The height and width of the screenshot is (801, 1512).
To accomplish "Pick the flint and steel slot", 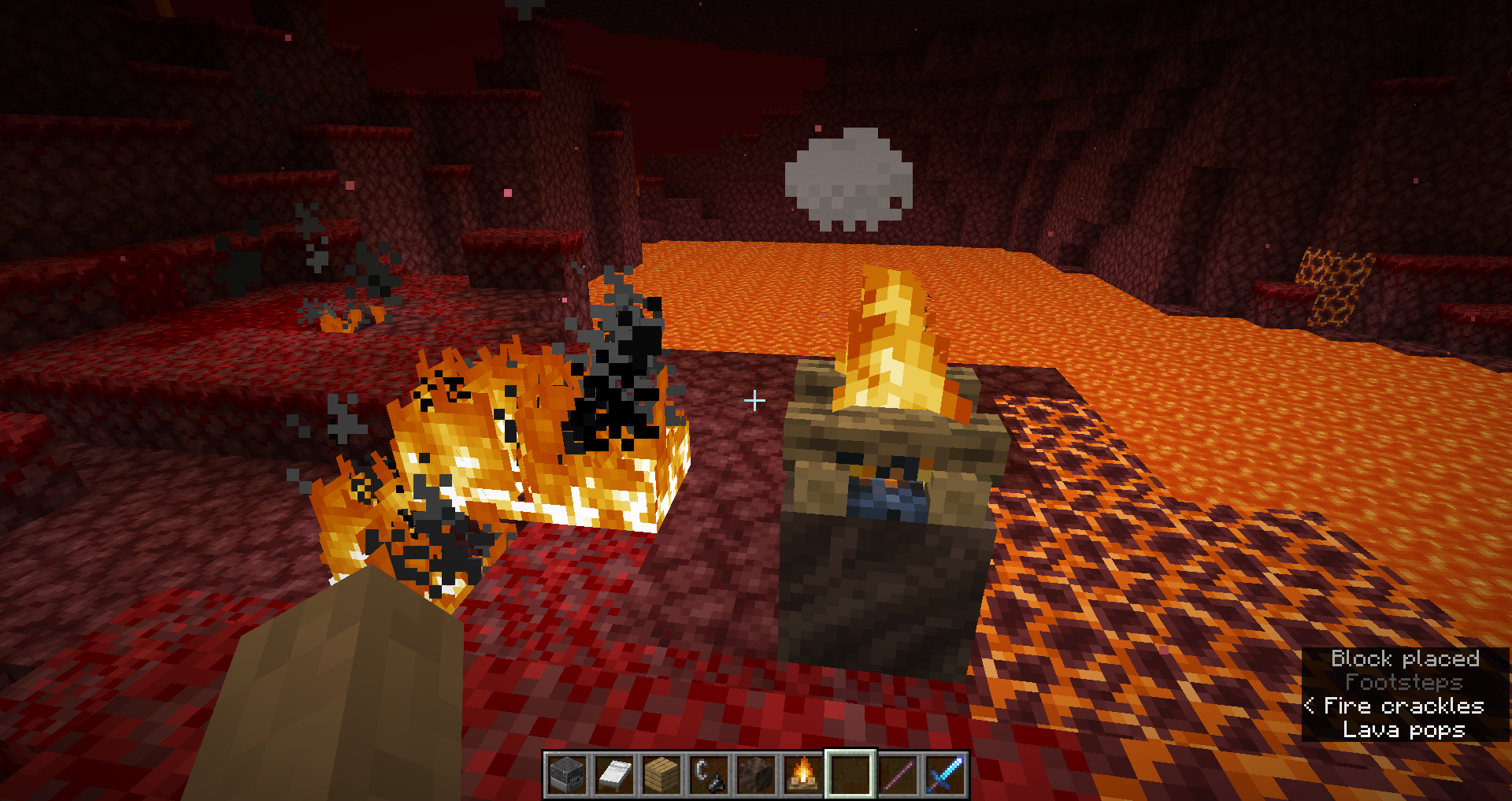I will click(709, 775).
